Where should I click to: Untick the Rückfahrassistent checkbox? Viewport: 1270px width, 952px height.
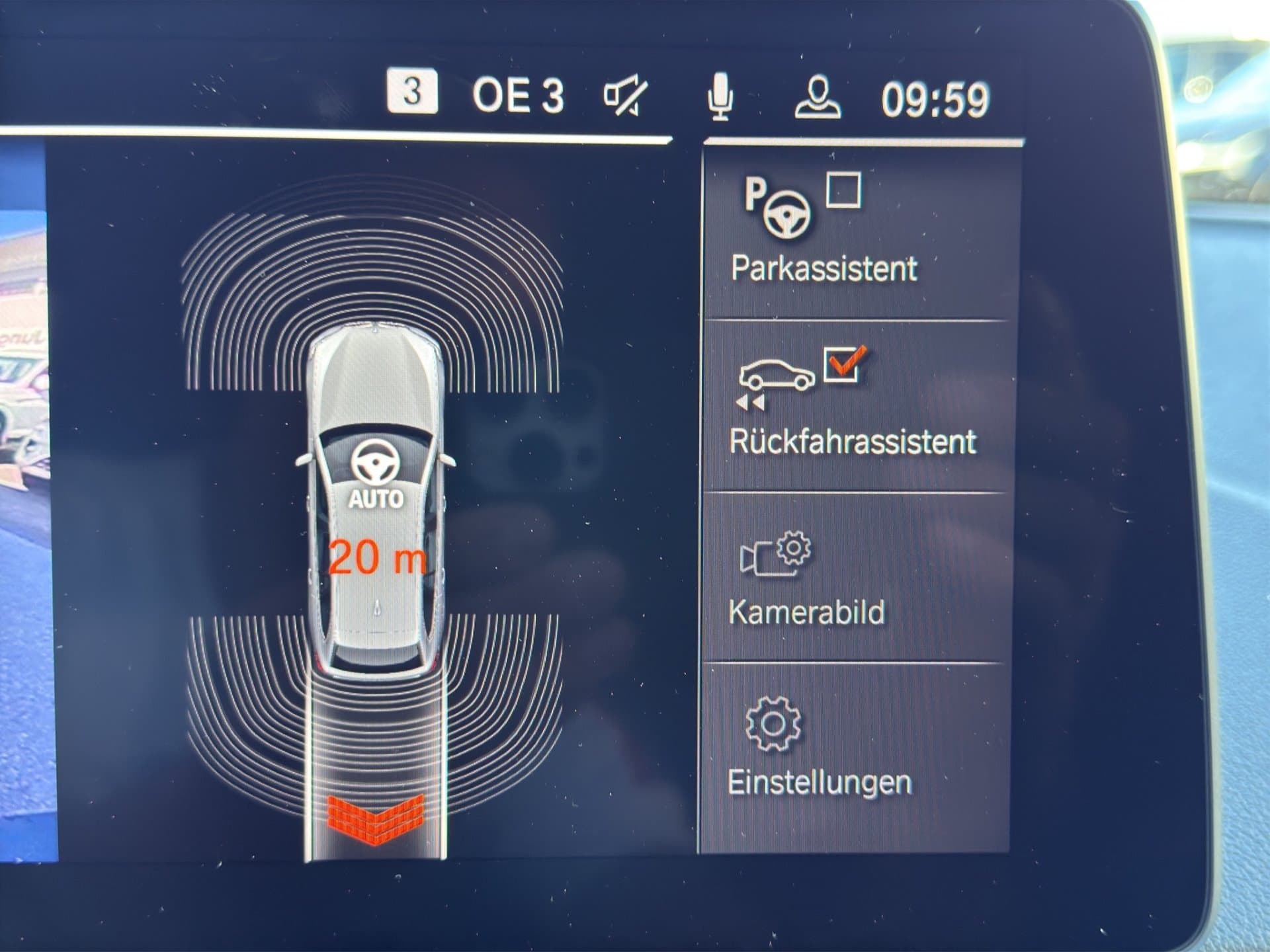coord(843,364)
